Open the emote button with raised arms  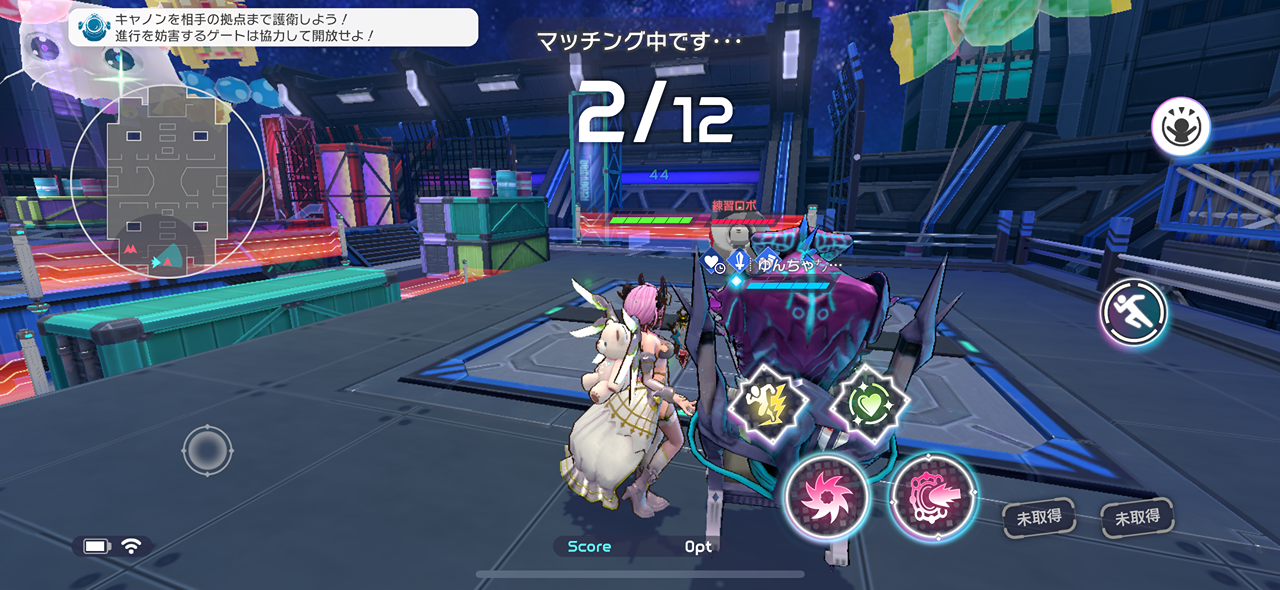[1181, 127]
